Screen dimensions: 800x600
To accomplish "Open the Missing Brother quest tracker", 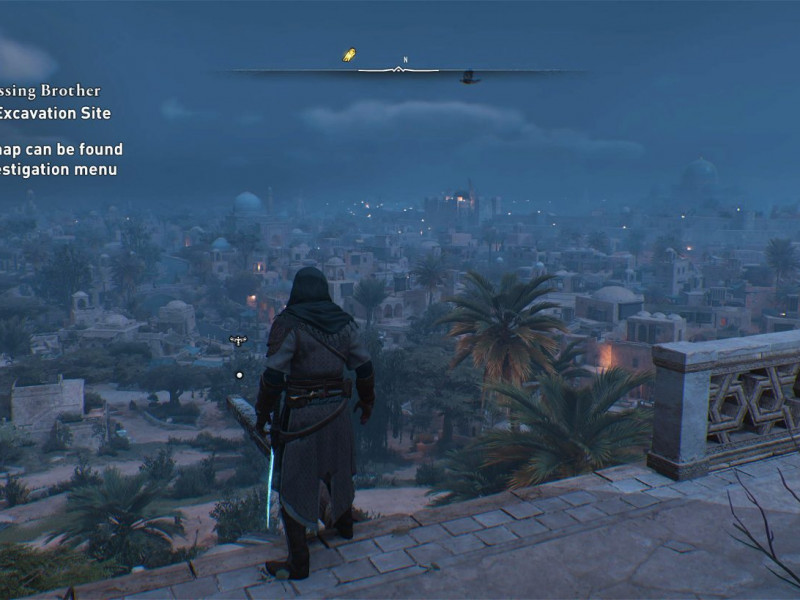I will [x=50, y=92].
